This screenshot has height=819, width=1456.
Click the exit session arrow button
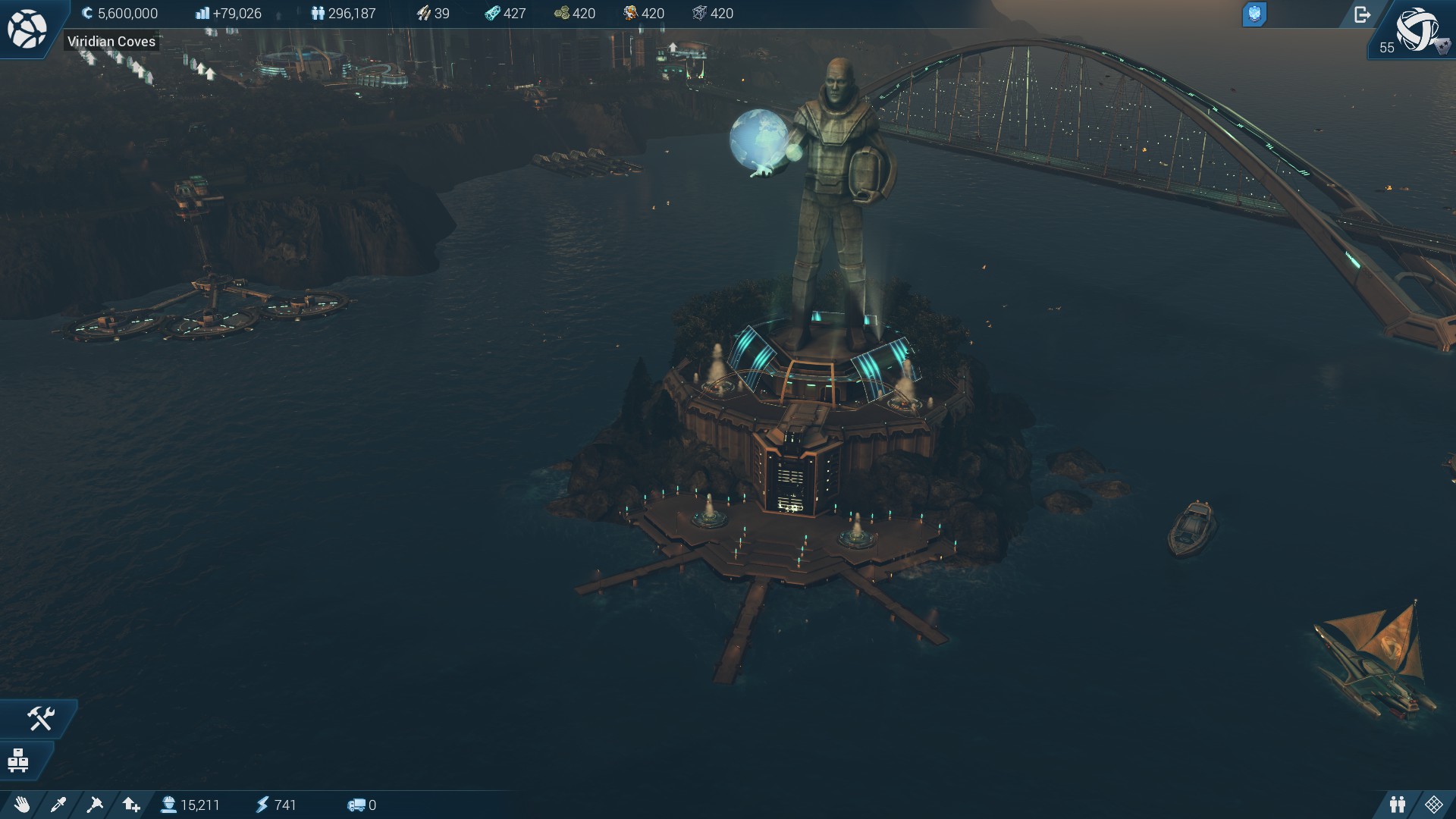(x=1362, y=14)
